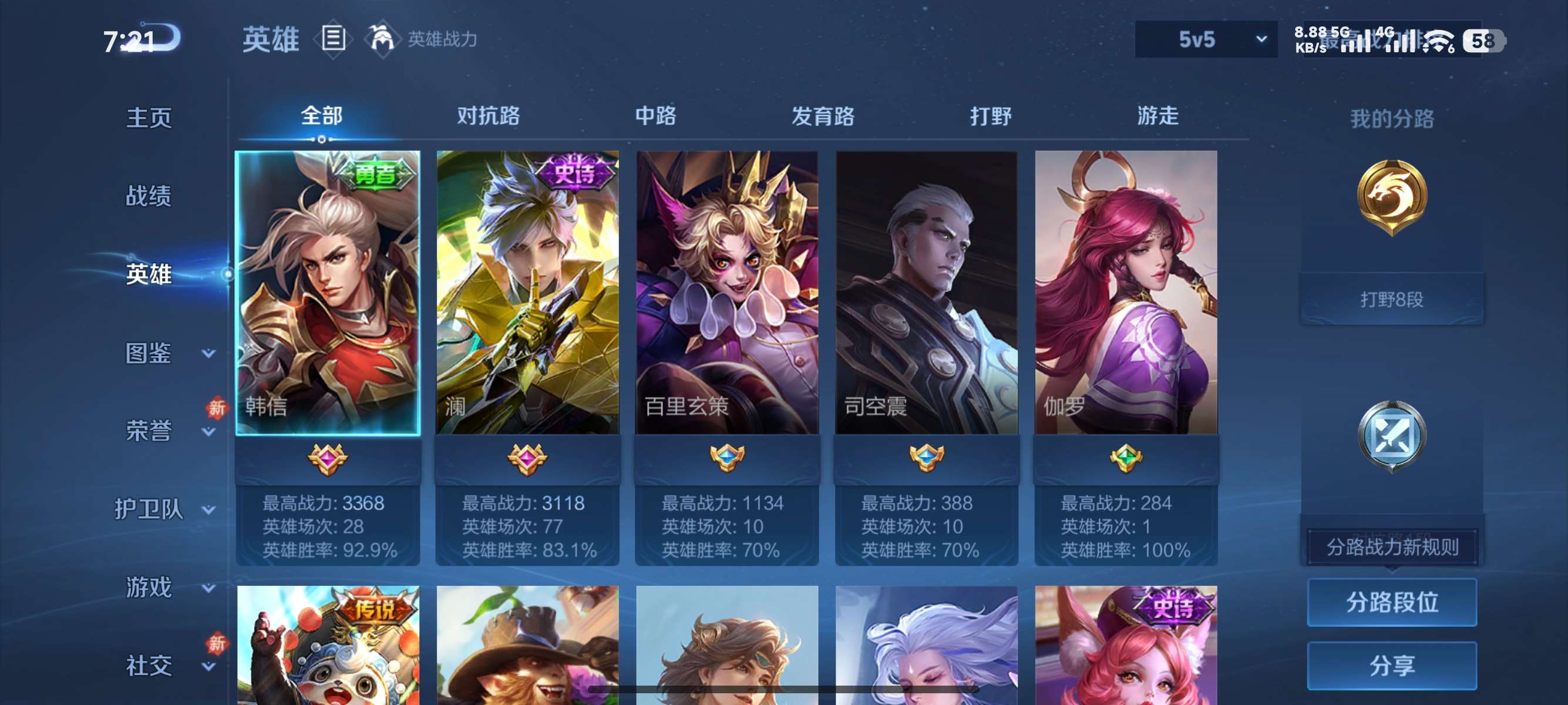Expand the 社交 sidebar section

coord(149,666)
